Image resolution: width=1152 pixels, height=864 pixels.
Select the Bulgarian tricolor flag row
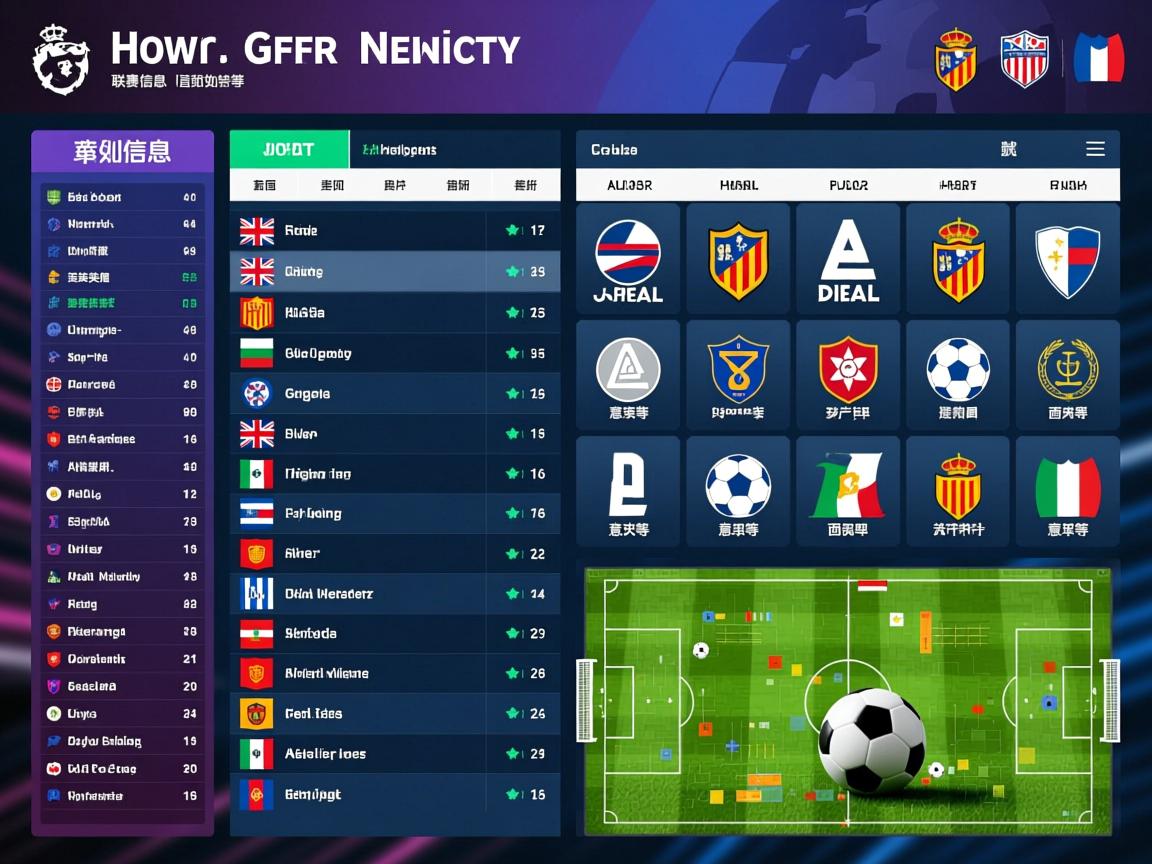[x=394, y=353]
